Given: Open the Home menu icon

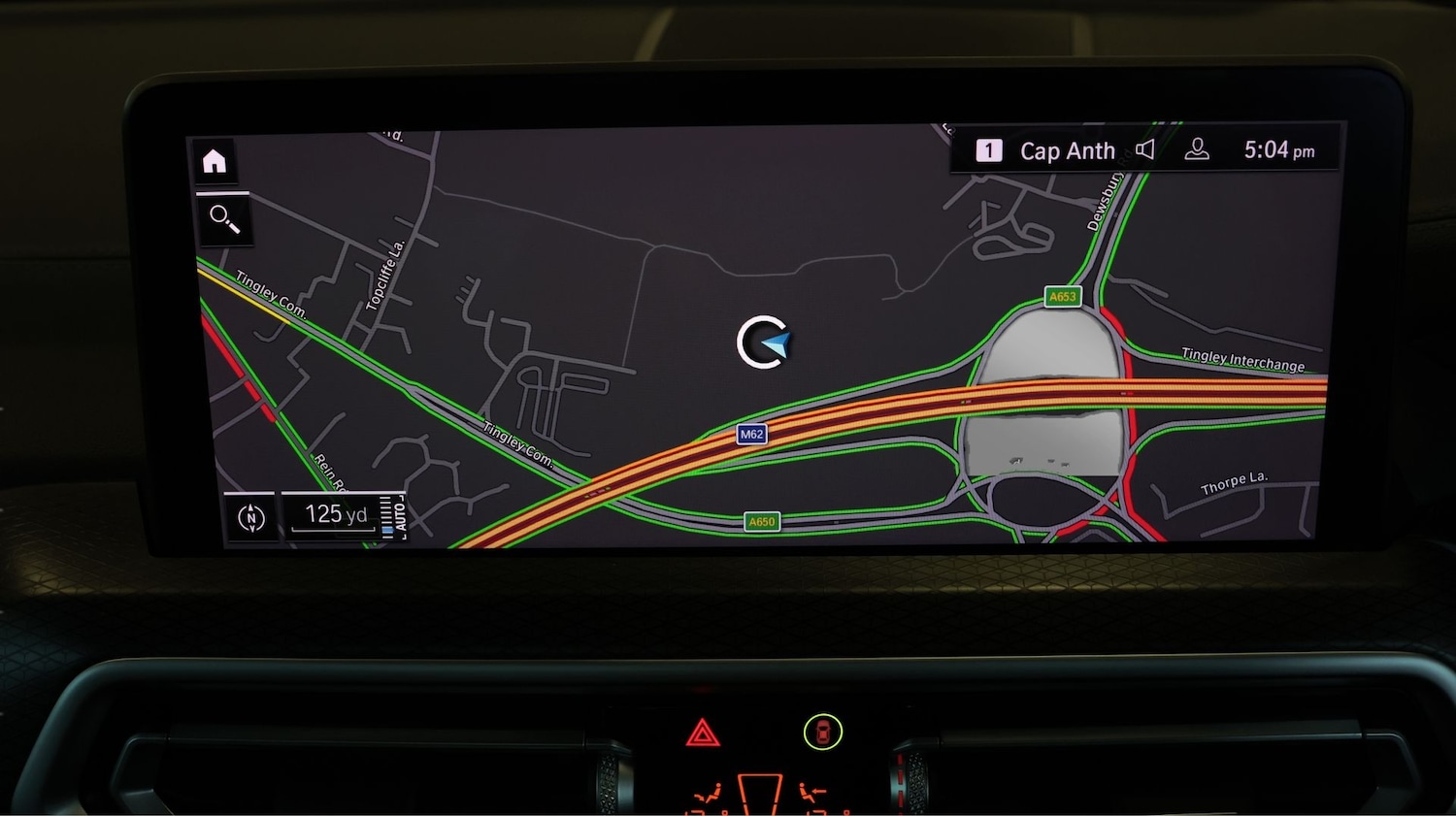Looking at the screenshot, I should pyautogui.click(x=215, y=161).
